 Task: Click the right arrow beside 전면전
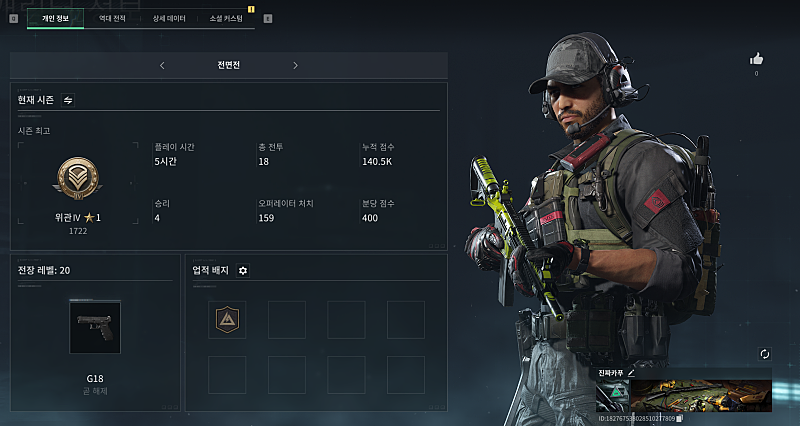pyautogui.click(x=295, y=65)
